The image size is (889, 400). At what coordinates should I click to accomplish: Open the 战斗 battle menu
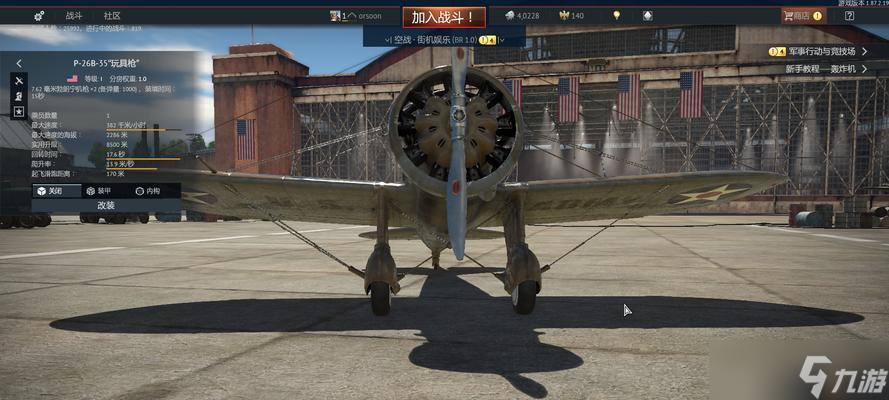pos(74,16)
